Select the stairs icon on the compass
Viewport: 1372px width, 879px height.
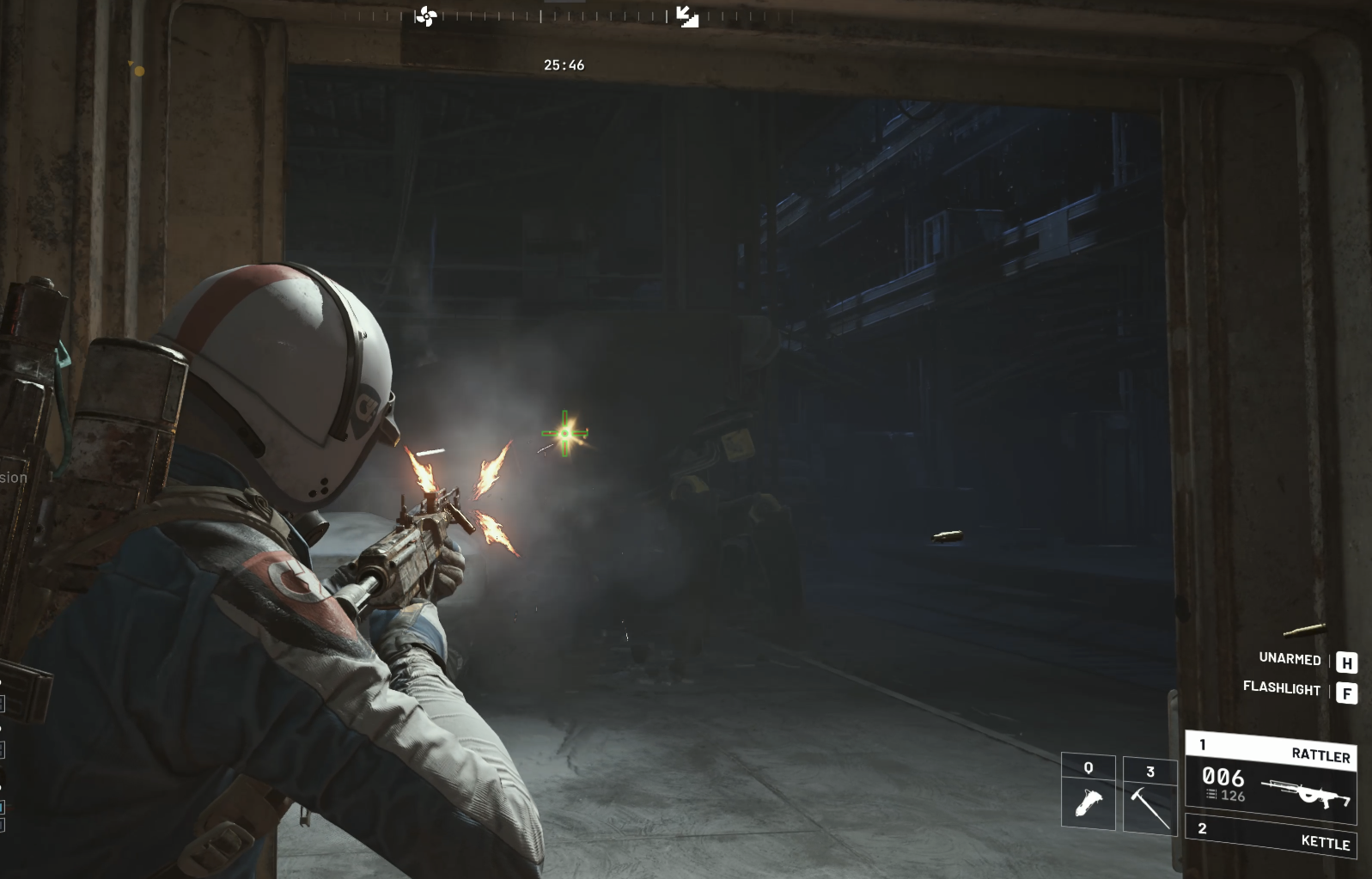point(686,15)
